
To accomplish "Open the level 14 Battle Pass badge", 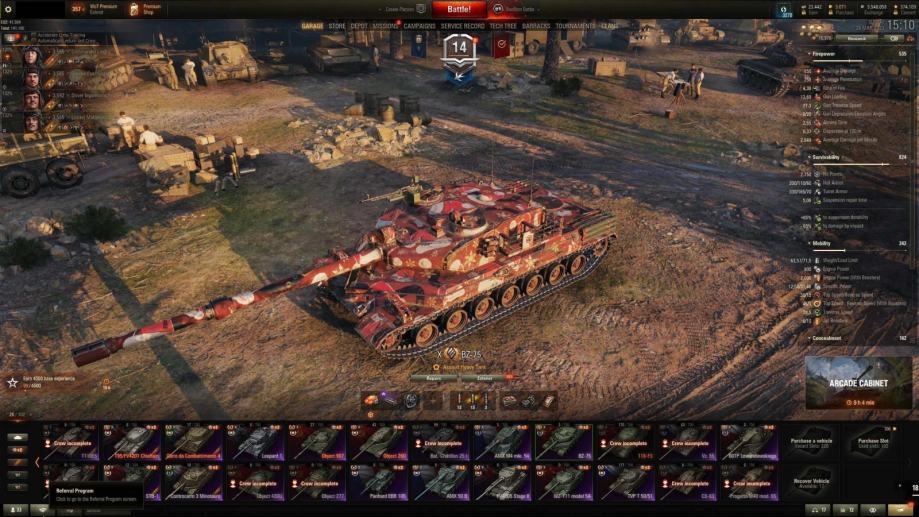I will [459, 50].
